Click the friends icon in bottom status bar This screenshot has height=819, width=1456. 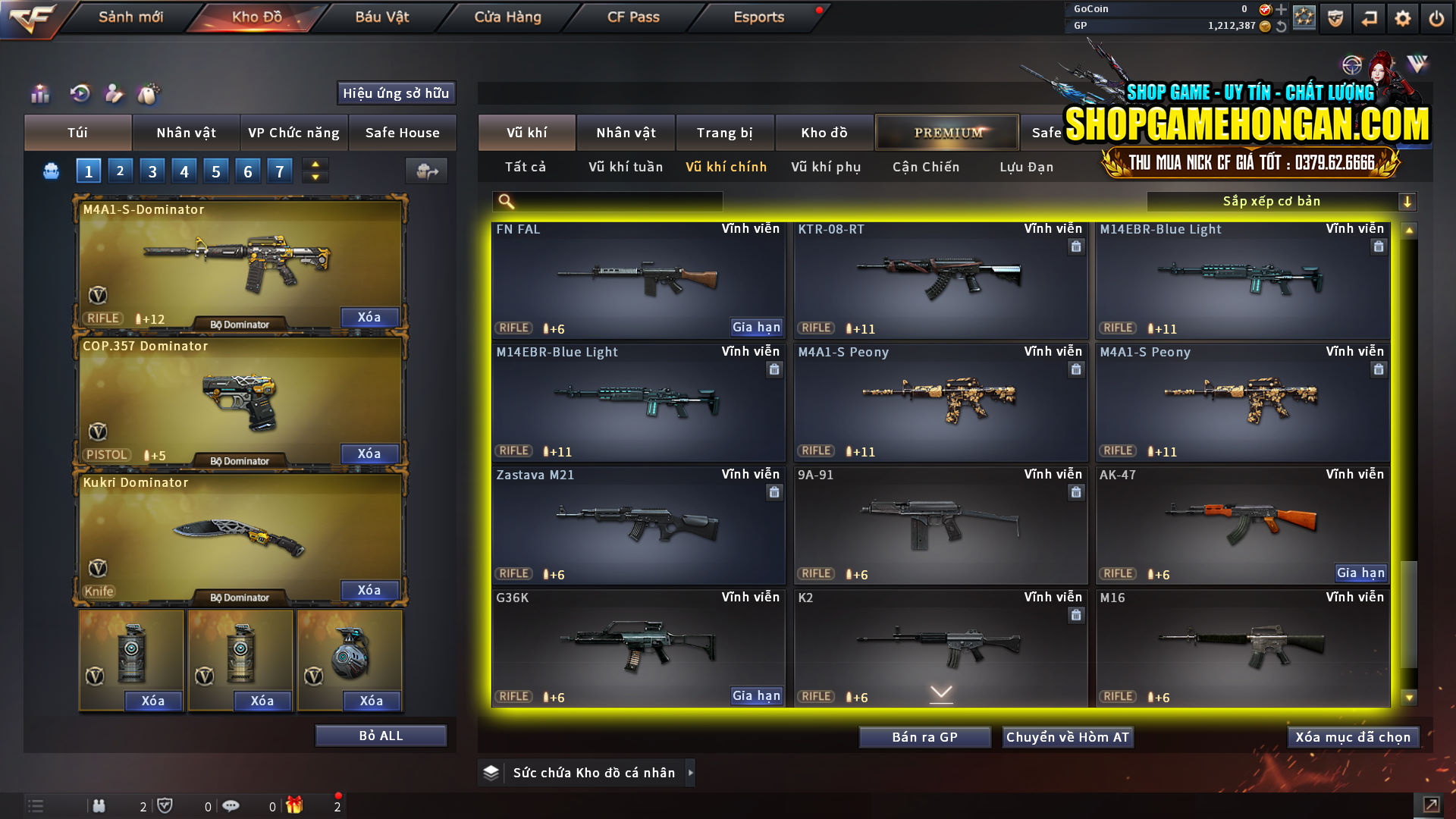[99, 805]
